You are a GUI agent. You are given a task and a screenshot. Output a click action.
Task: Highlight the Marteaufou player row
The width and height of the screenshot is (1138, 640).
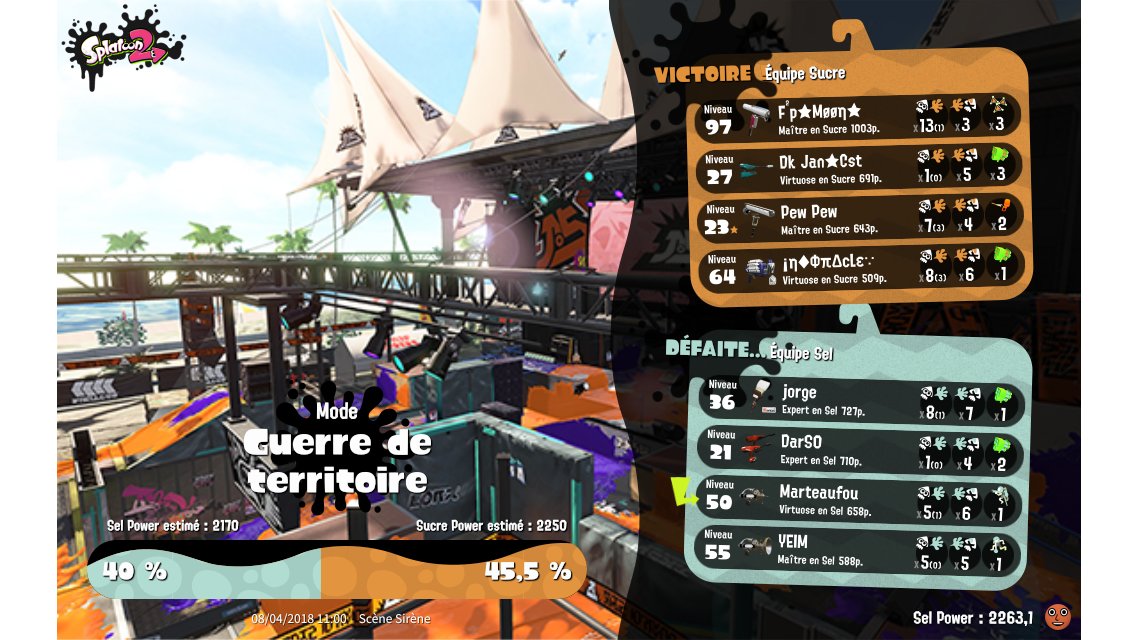pyautogui.click(x=860, y=501)
